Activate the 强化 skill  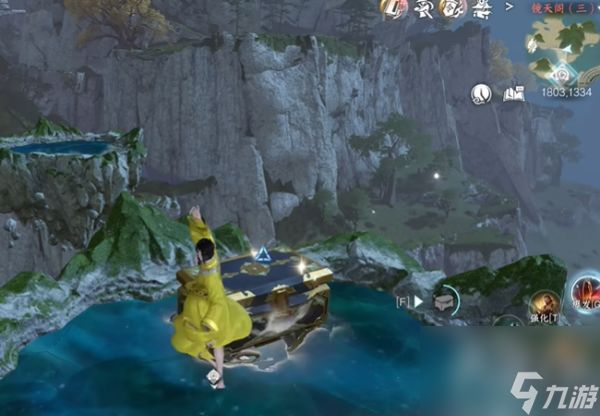pos(544,304)
